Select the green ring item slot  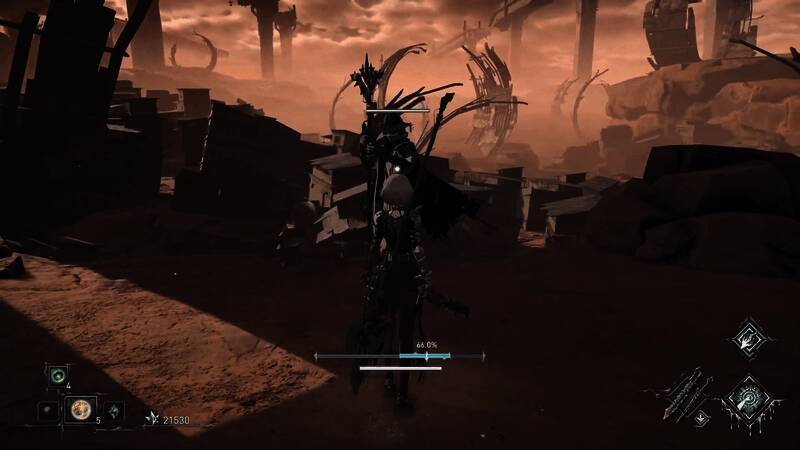[58, 378]
